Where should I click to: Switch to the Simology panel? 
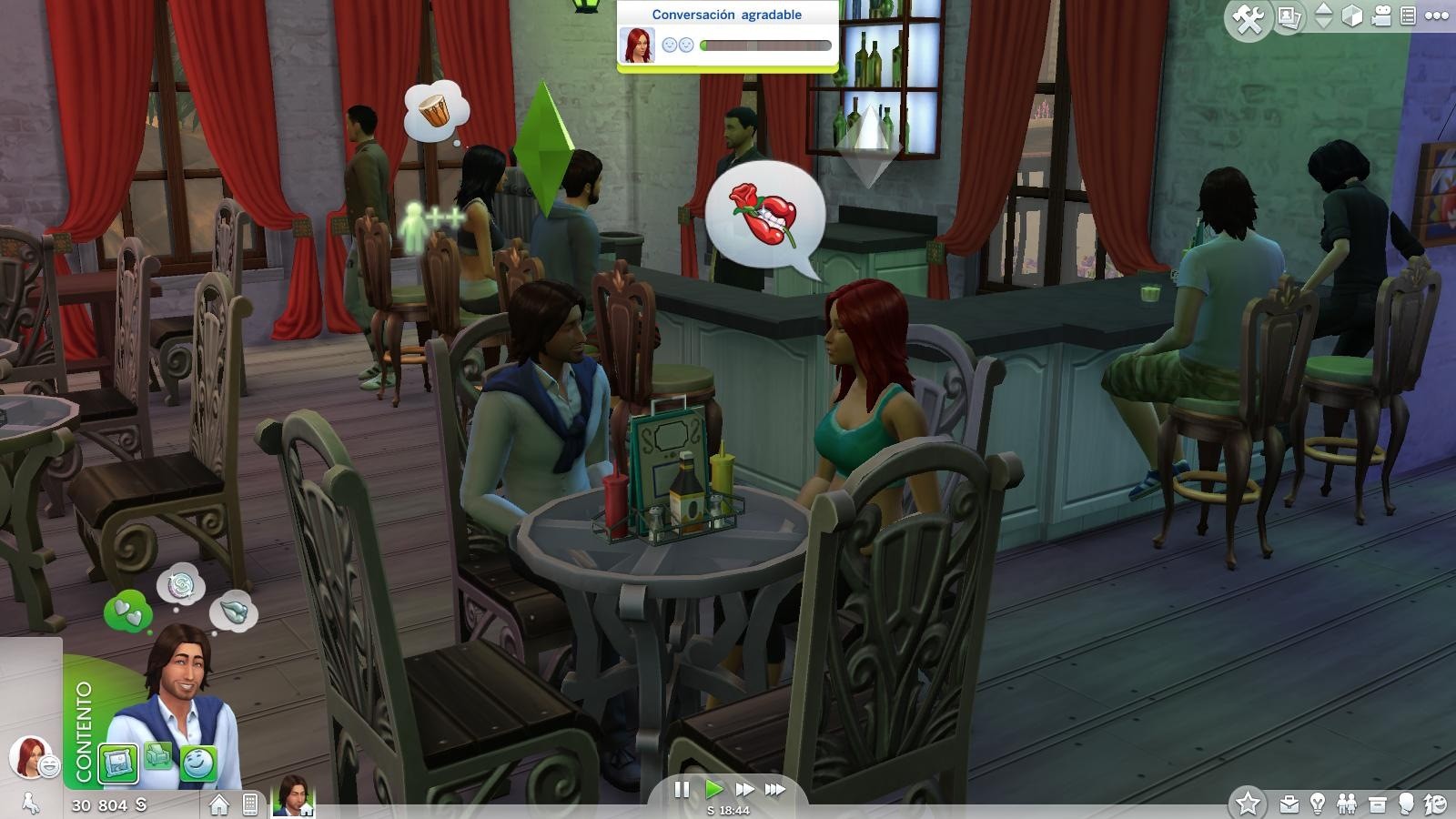1406,804
